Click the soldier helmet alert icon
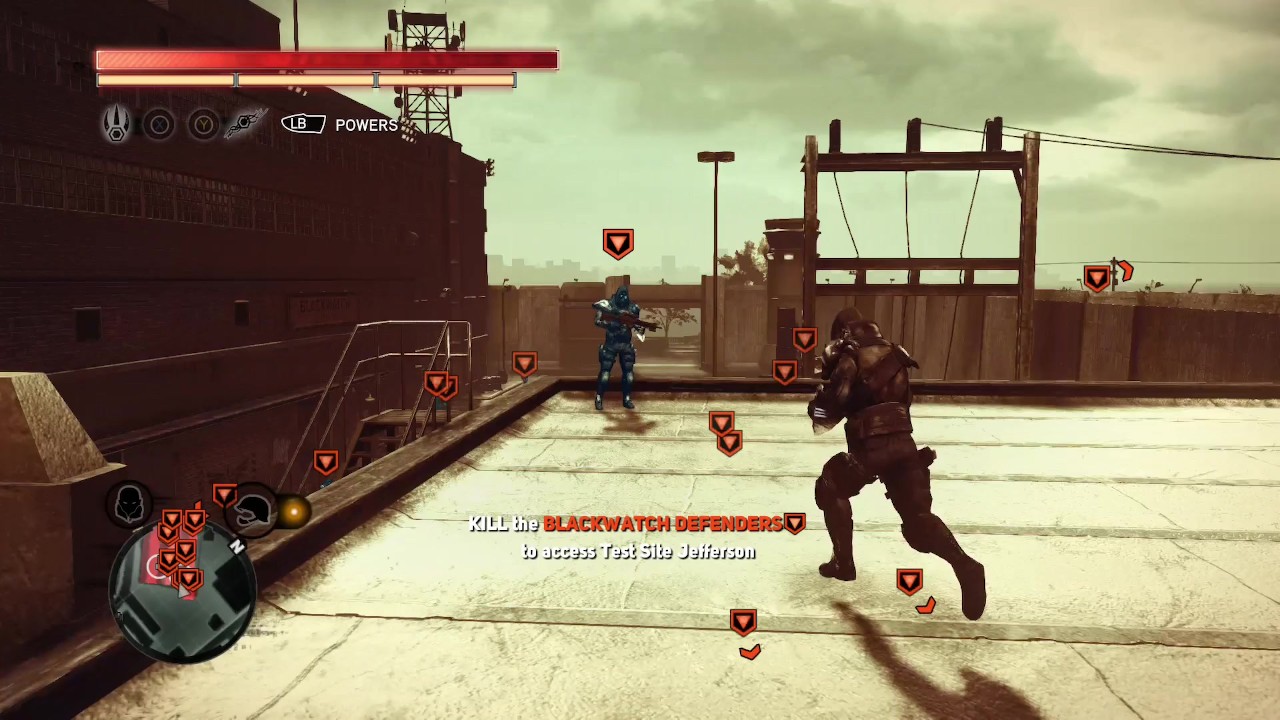The height and width of the screenshot is (720, 1280). [x=253, y=512]
